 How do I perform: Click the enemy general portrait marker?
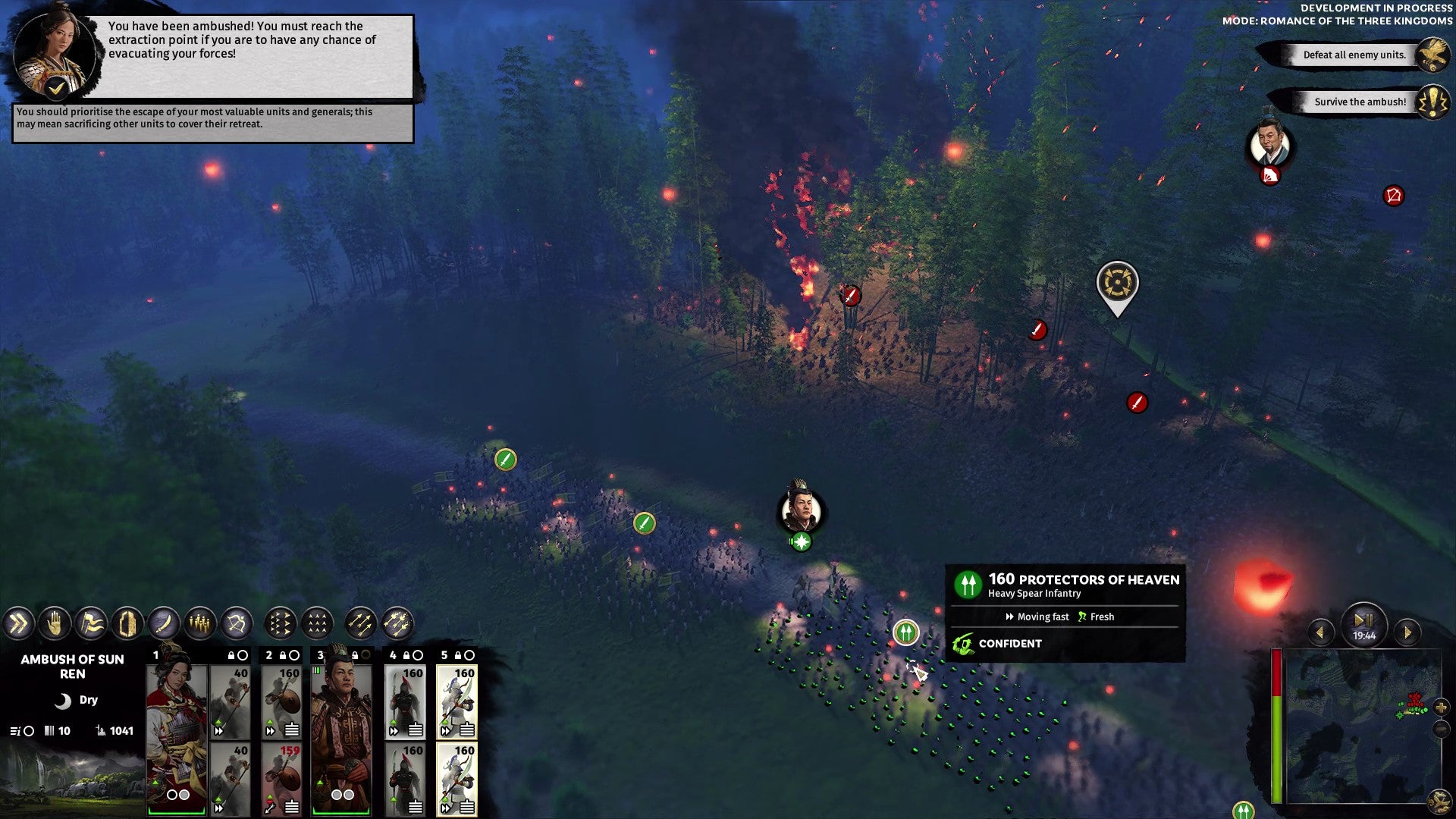click(1270, 144)
